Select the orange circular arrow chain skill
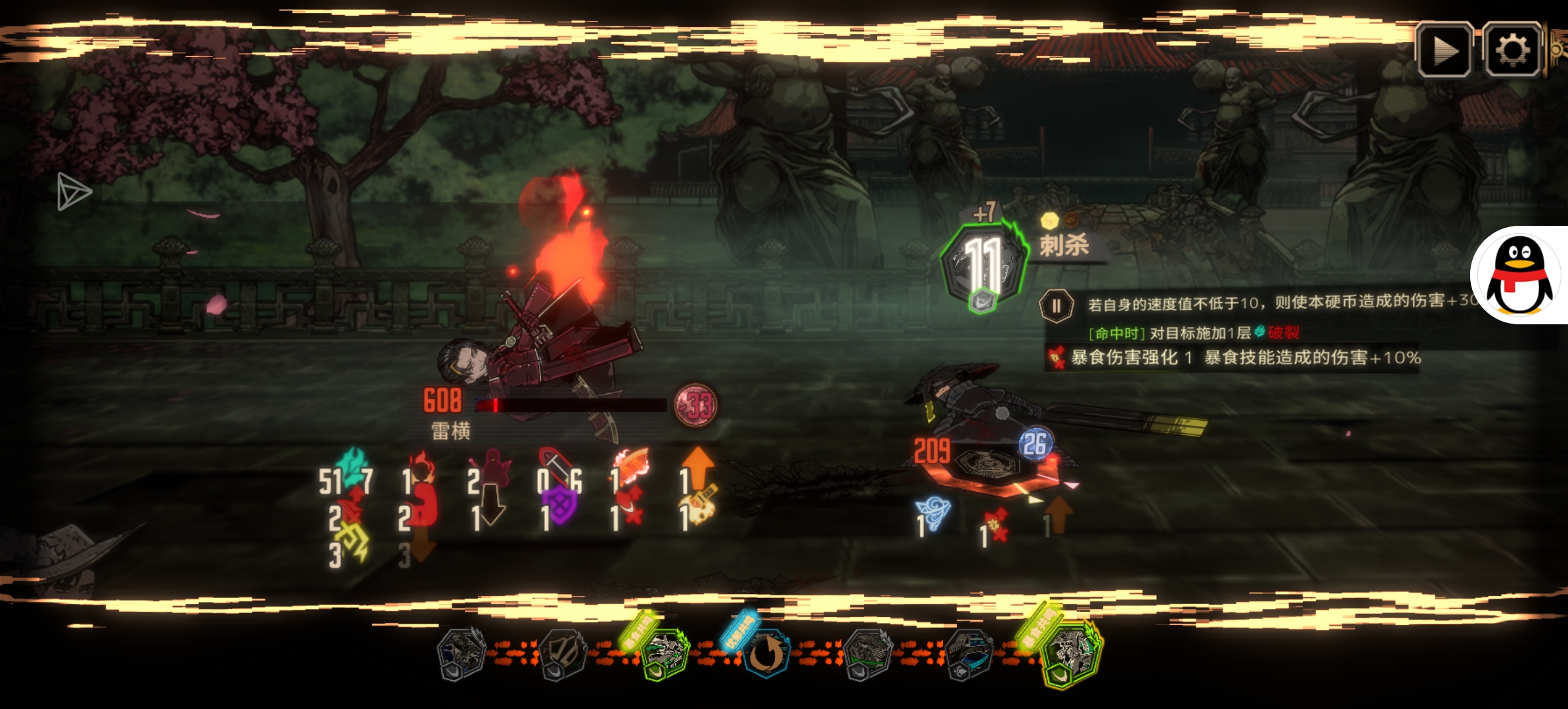Screen dimensions: 1568x709 pos(766,653)
